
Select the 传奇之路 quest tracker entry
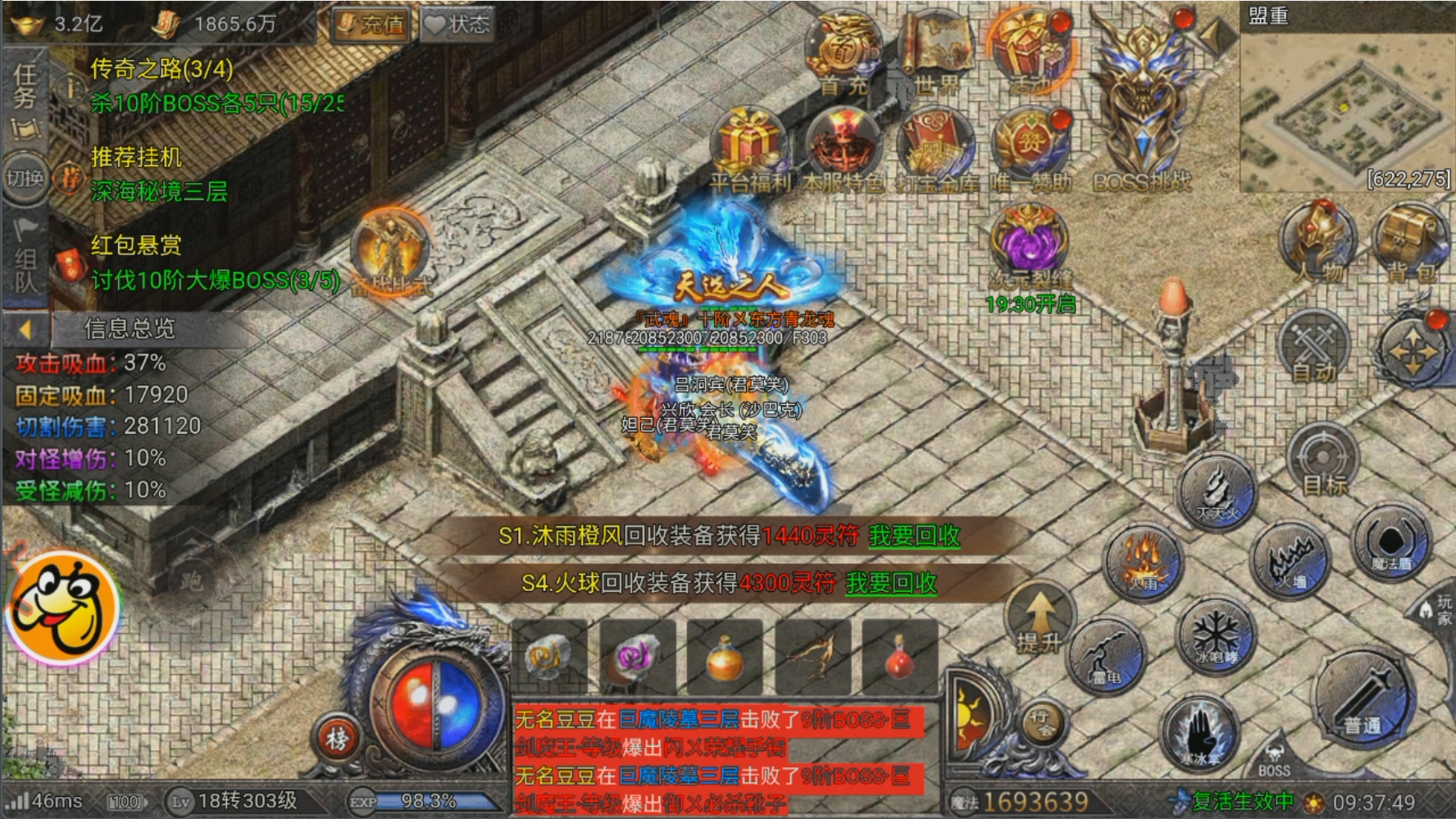click(162, 69)
